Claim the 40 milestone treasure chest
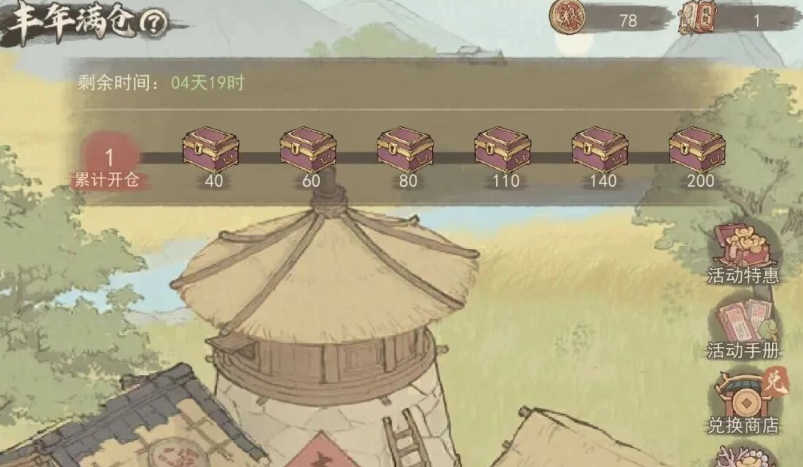Viewport: 803px width, 467px height. click(x=211, y=149)
